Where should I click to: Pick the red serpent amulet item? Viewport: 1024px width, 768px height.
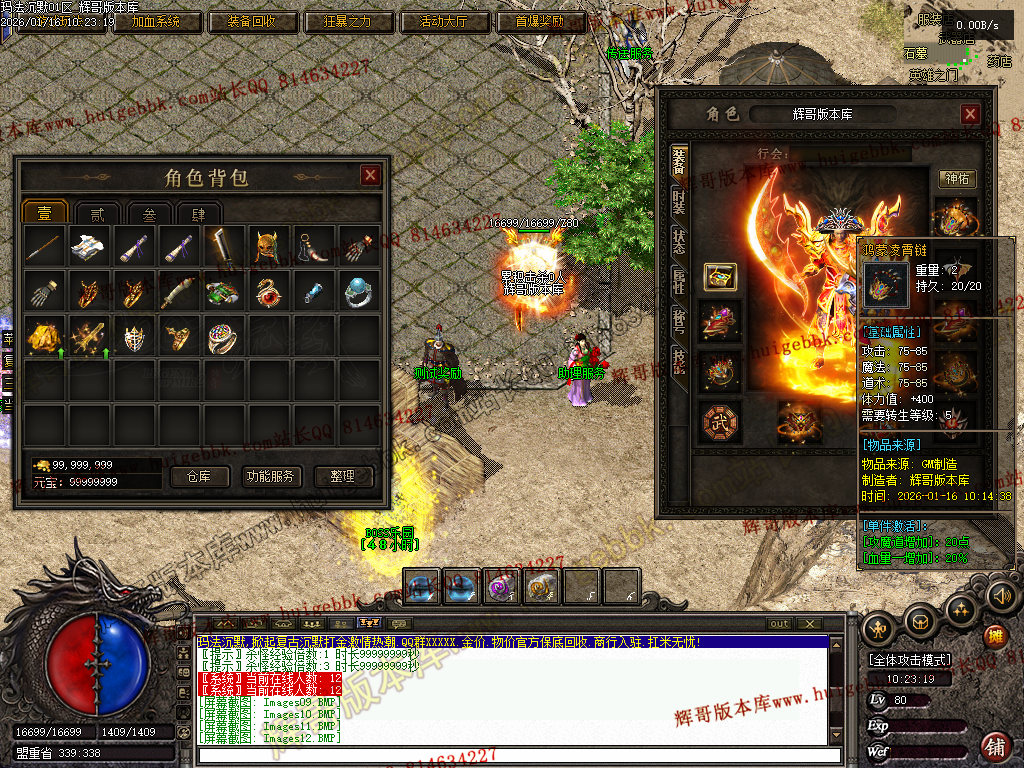(x=270, y=291)
